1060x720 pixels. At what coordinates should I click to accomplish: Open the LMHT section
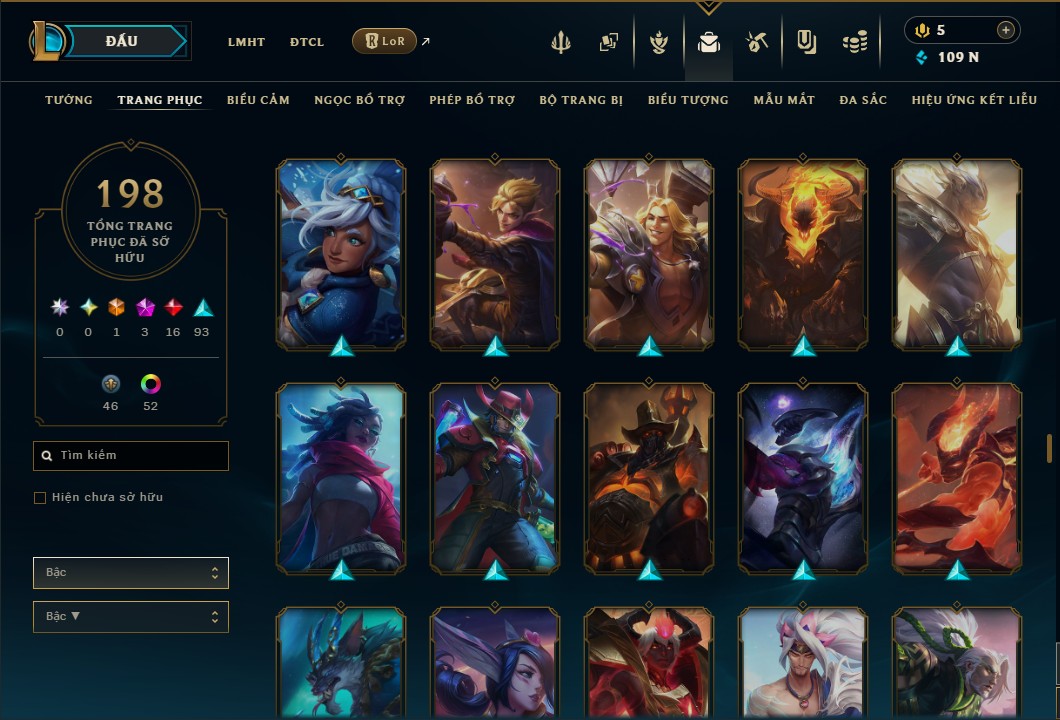coord(246,42)
